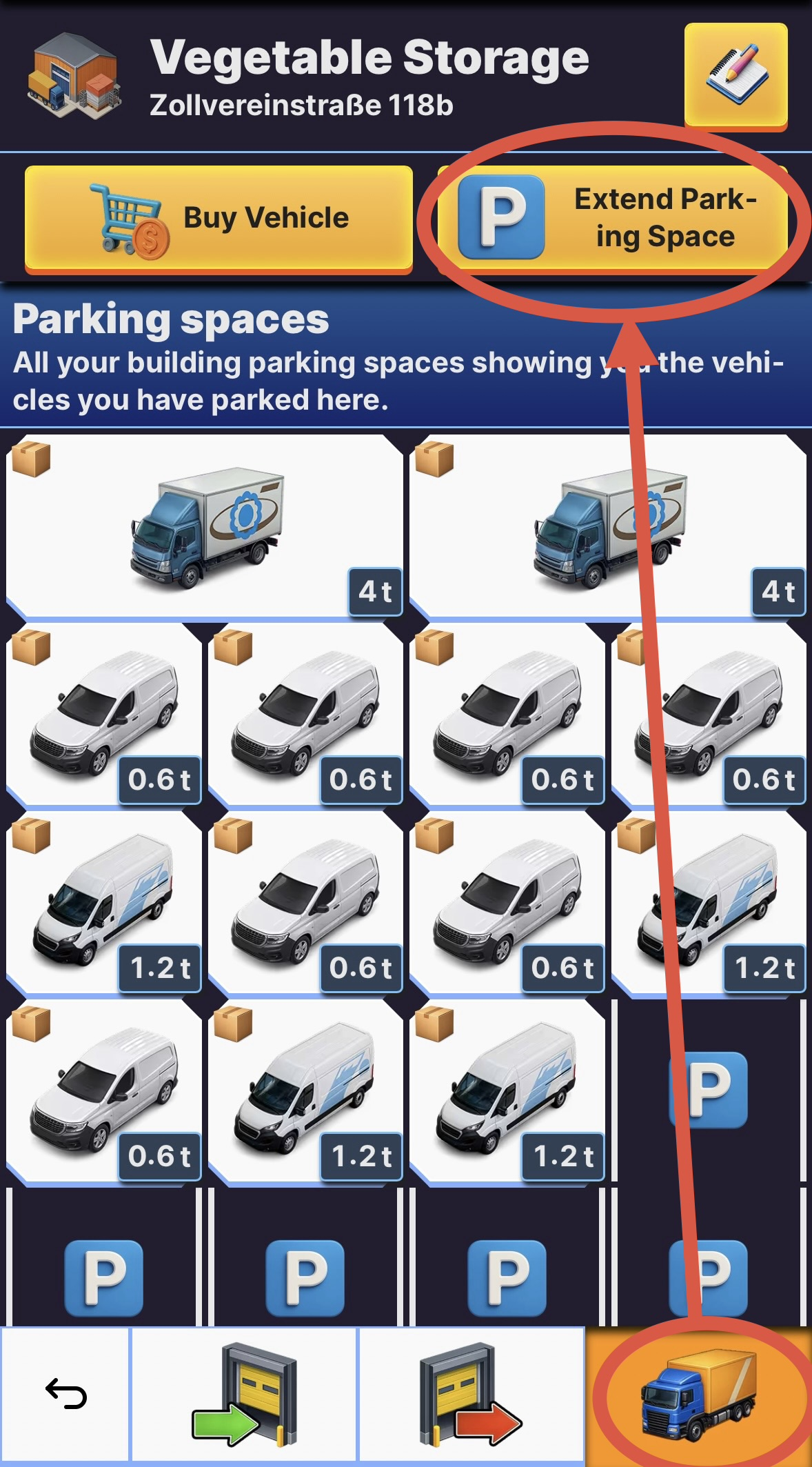
Task: Open the notepad edit button
Action: pos(735,74)
